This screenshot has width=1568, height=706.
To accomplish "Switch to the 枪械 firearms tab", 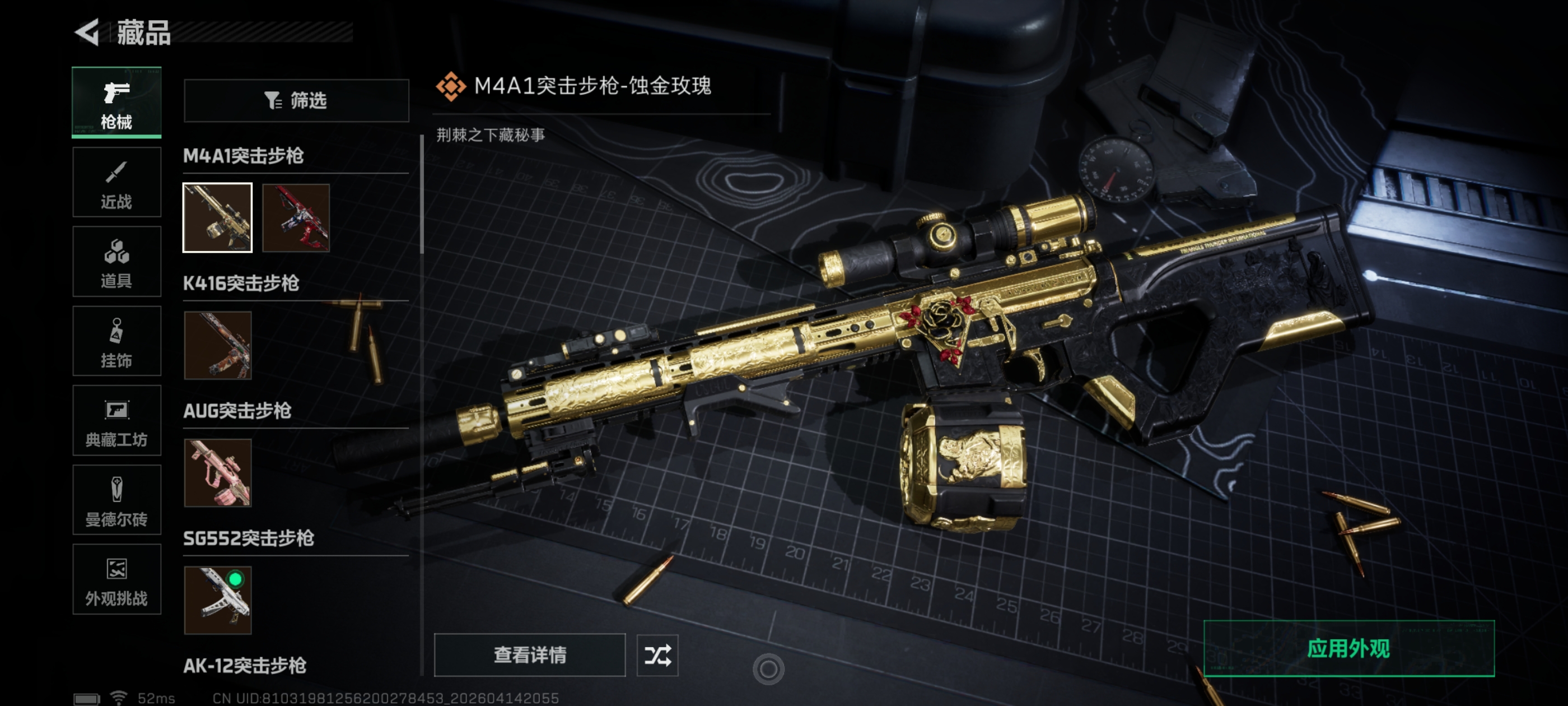I will (116, 103).
